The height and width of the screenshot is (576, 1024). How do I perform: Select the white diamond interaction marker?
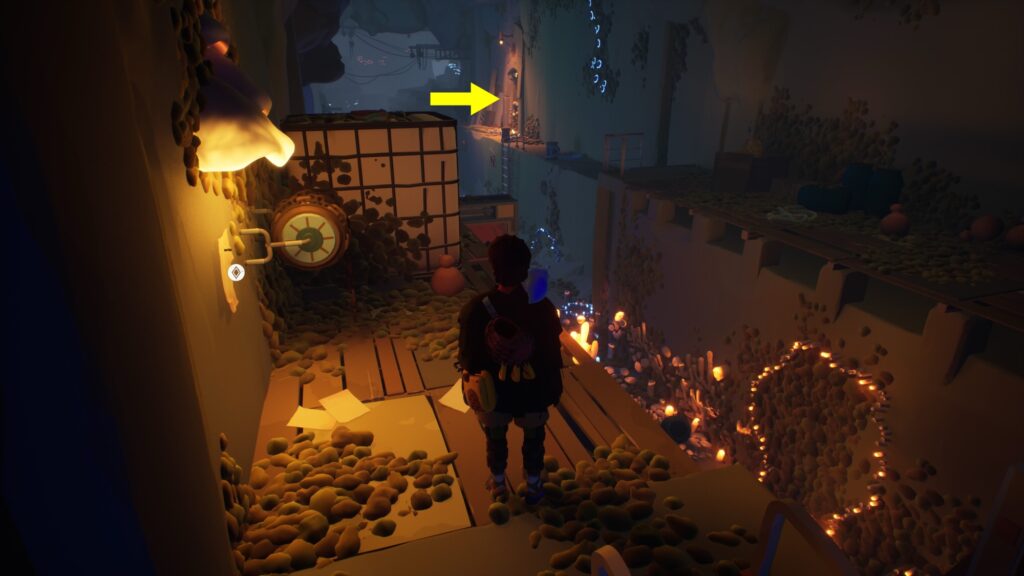click(237, 271)
